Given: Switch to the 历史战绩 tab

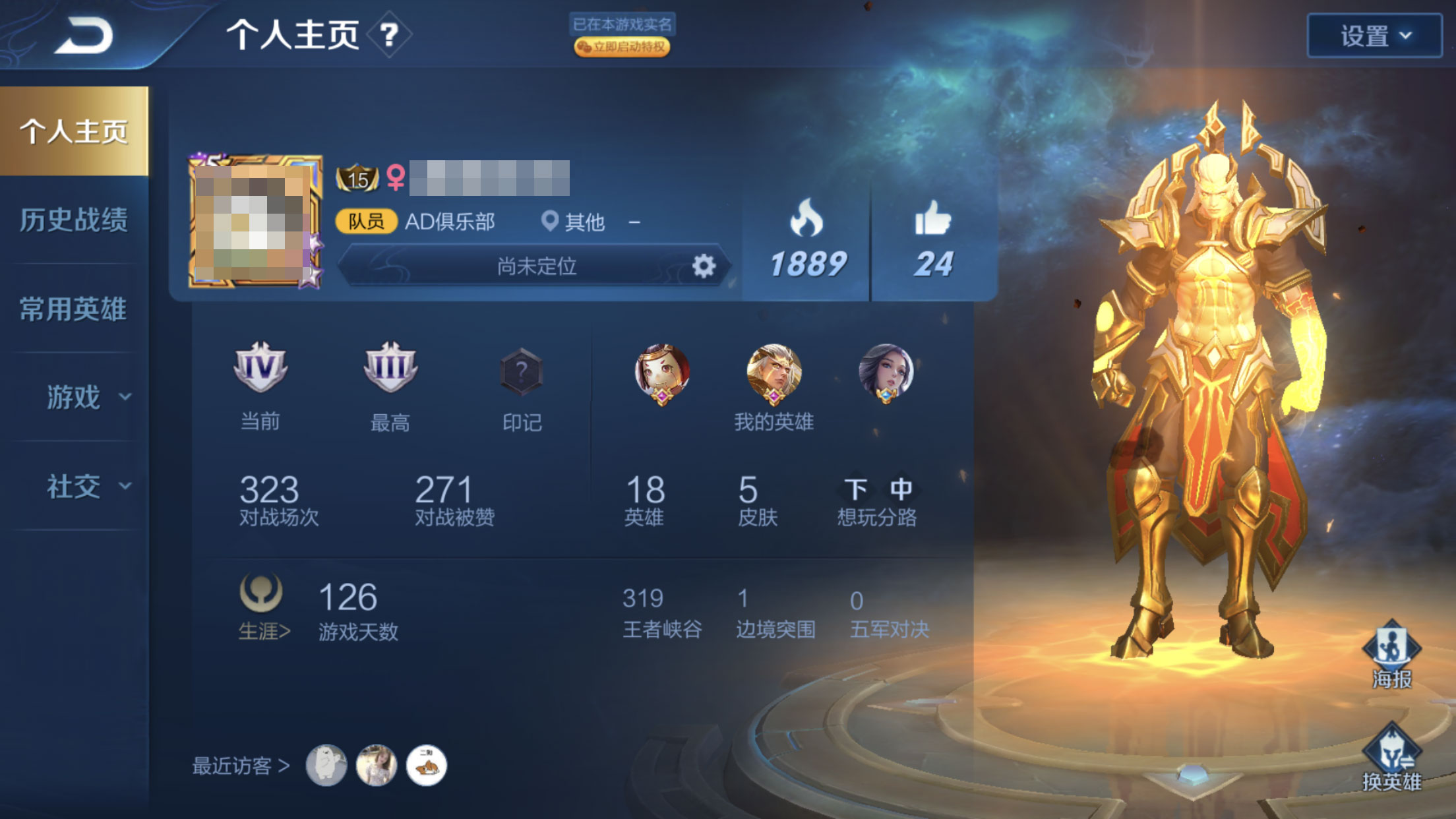Looking at the screenshot, I should (74, 220).
